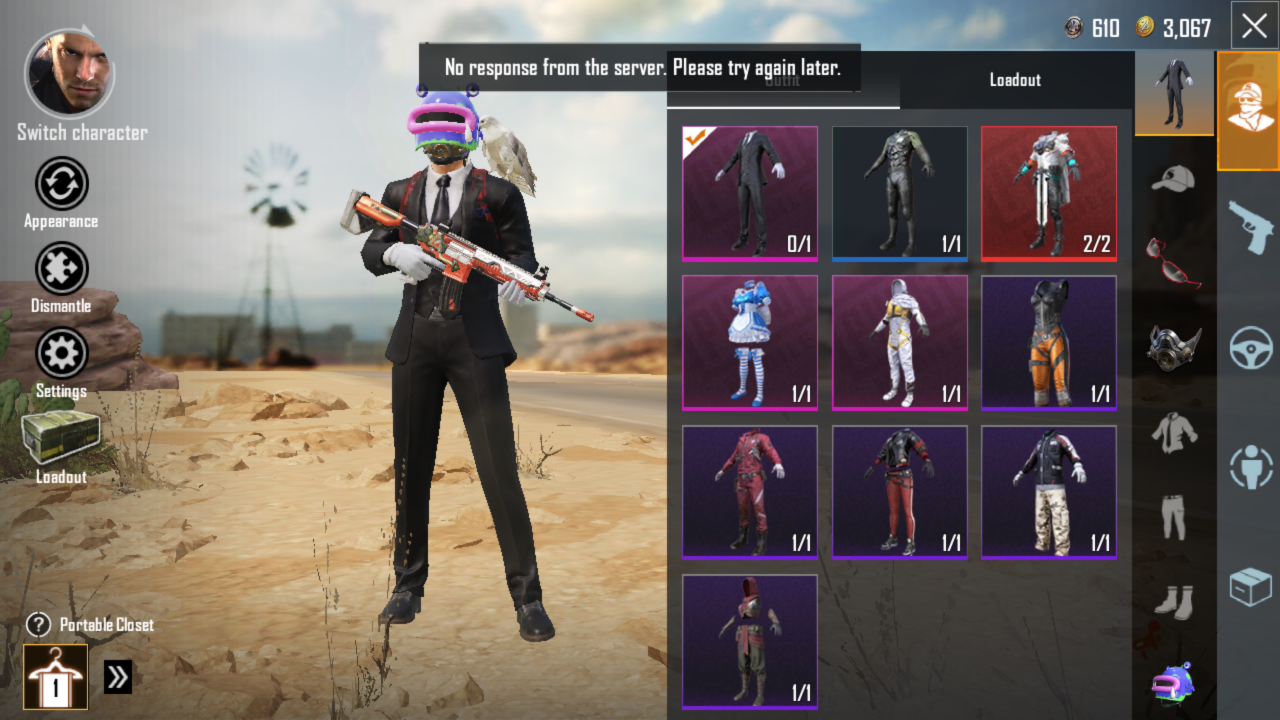1280x720 pixels.
Task: Switch to the Loadout tab
Action: pos(1015,80)
